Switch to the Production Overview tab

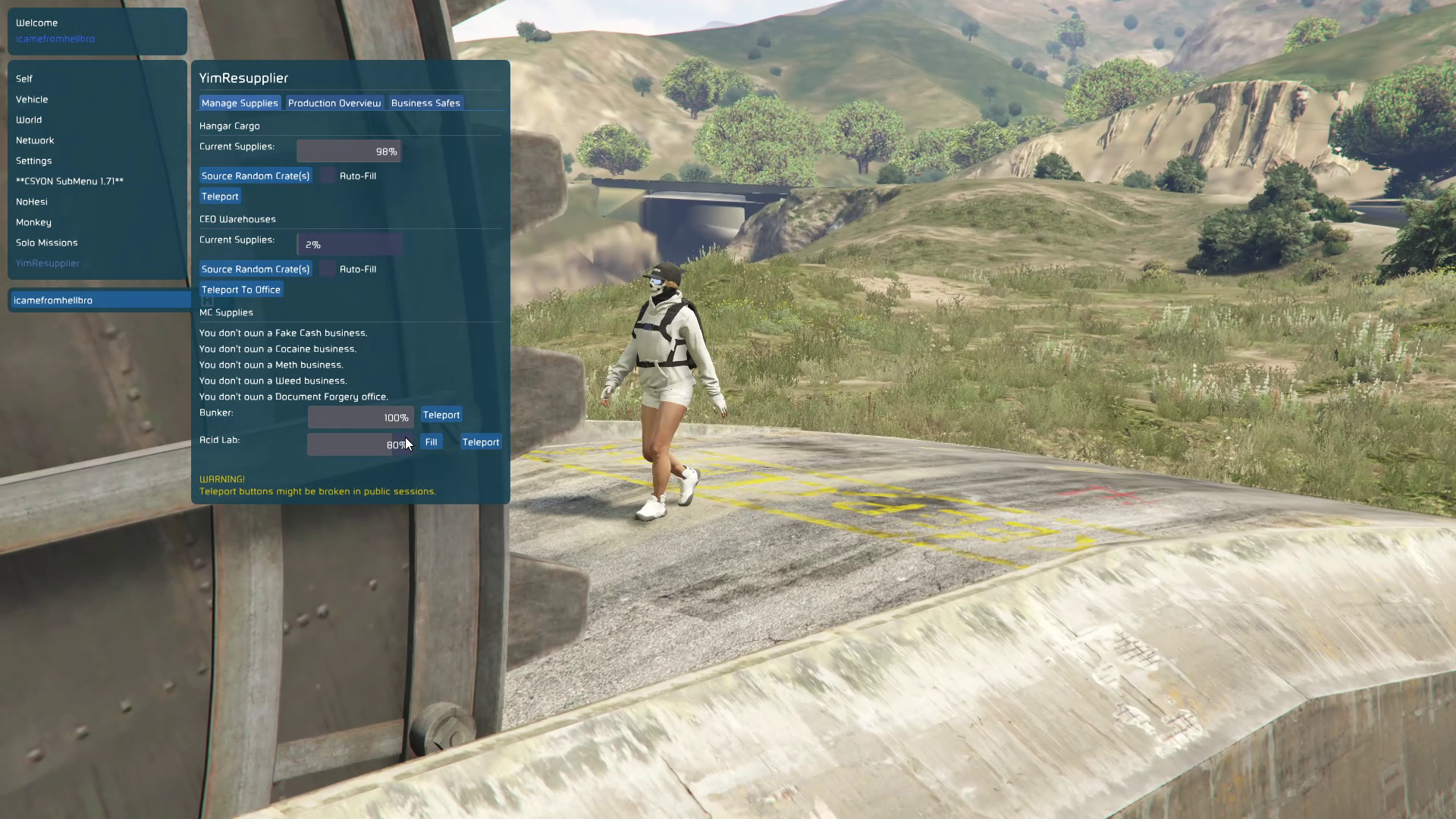tap(334, 103)
